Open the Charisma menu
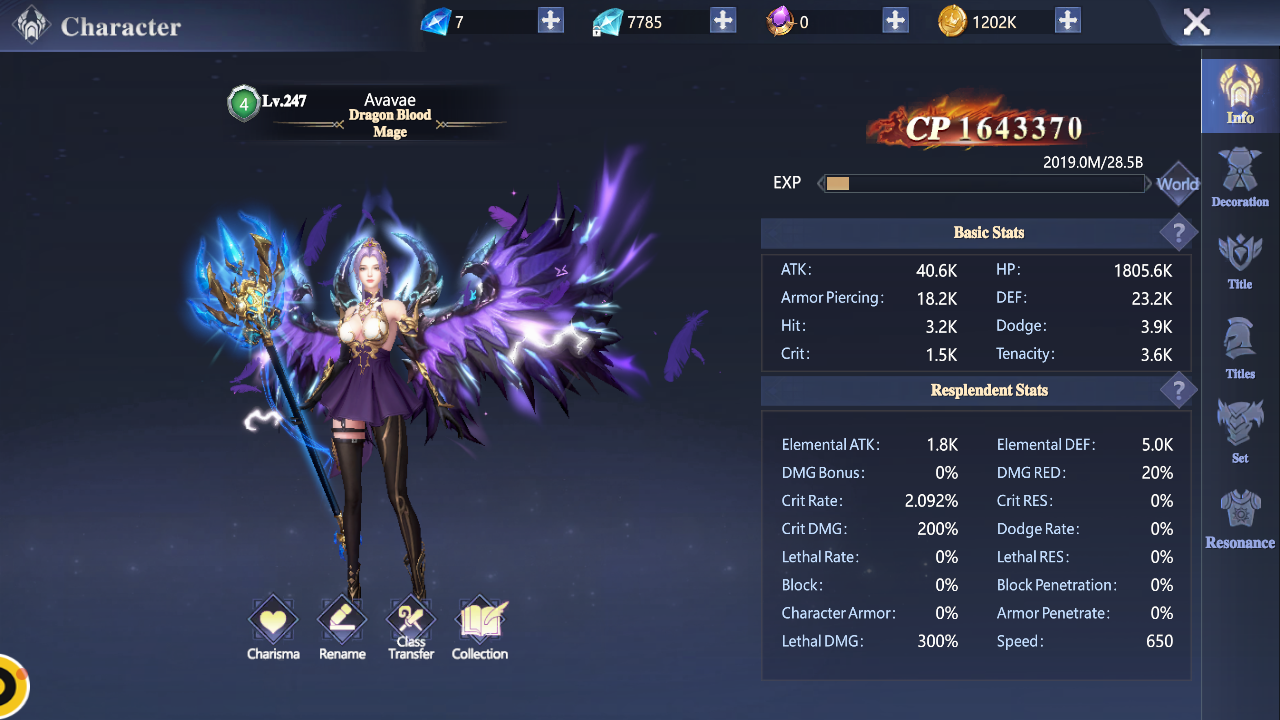The height and width of the screenshot is (720, 1280). point(273,627)
